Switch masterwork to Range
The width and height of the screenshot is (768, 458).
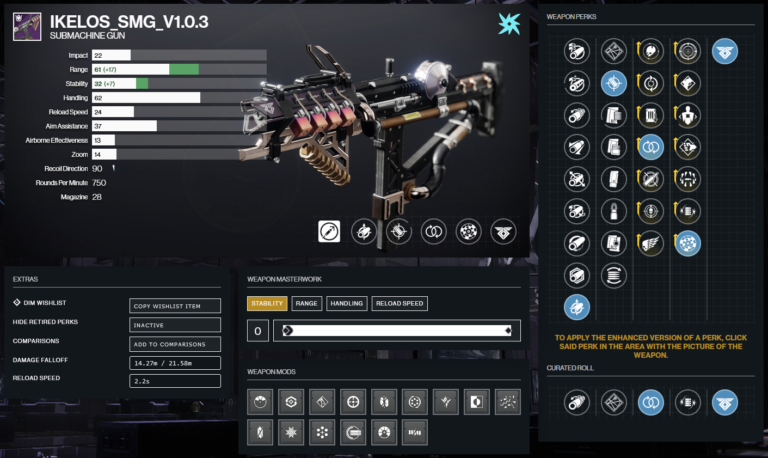click(307, 303)
